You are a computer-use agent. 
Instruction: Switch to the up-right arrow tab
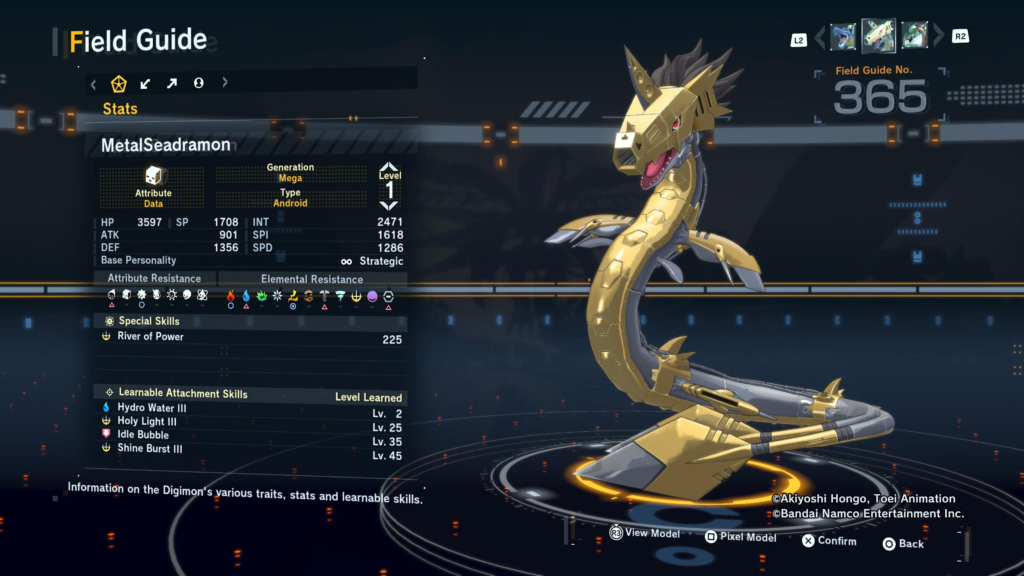(x=171, y=83)
